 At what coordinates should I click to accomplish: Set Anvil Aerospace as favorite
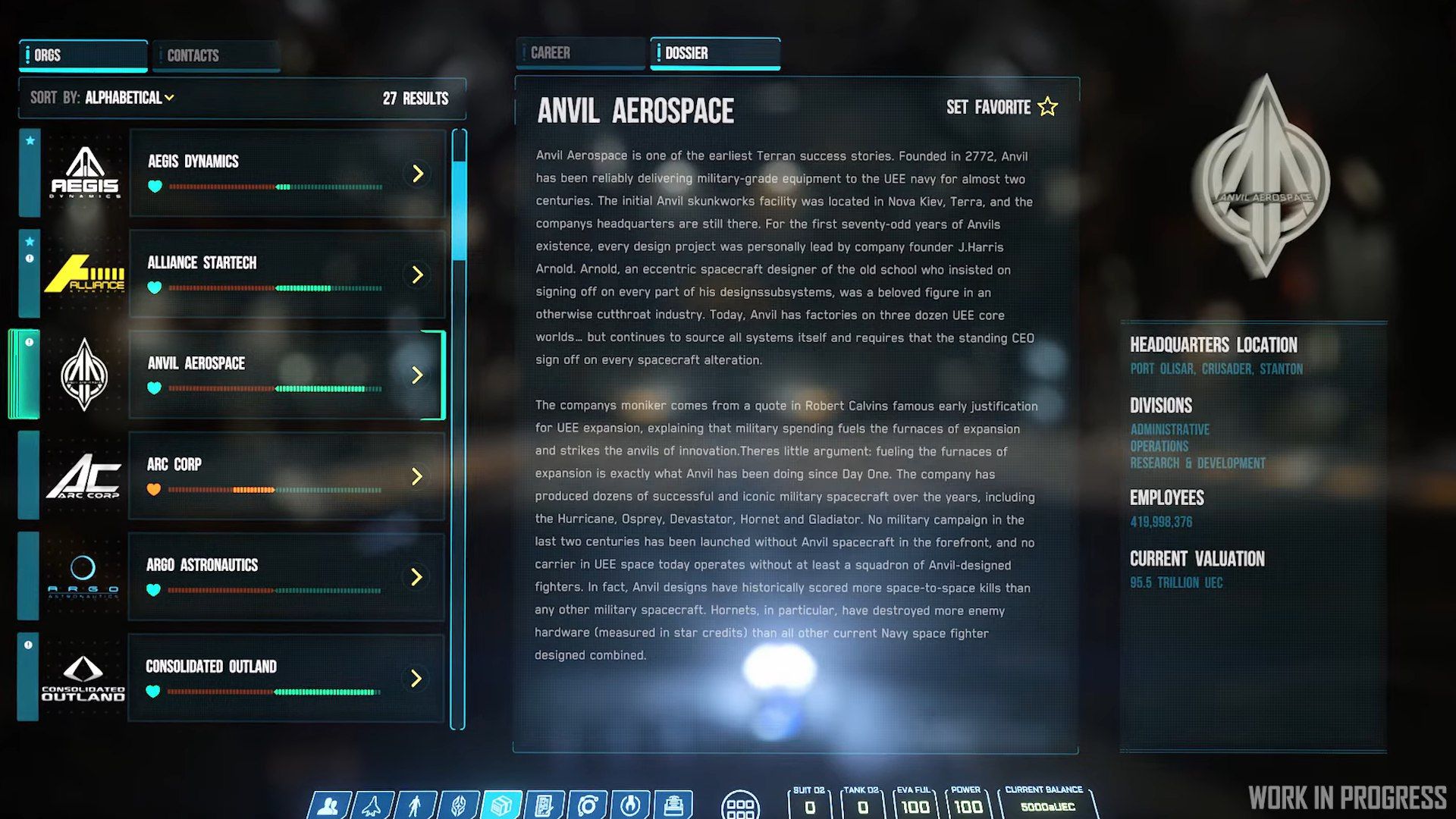1001,107
